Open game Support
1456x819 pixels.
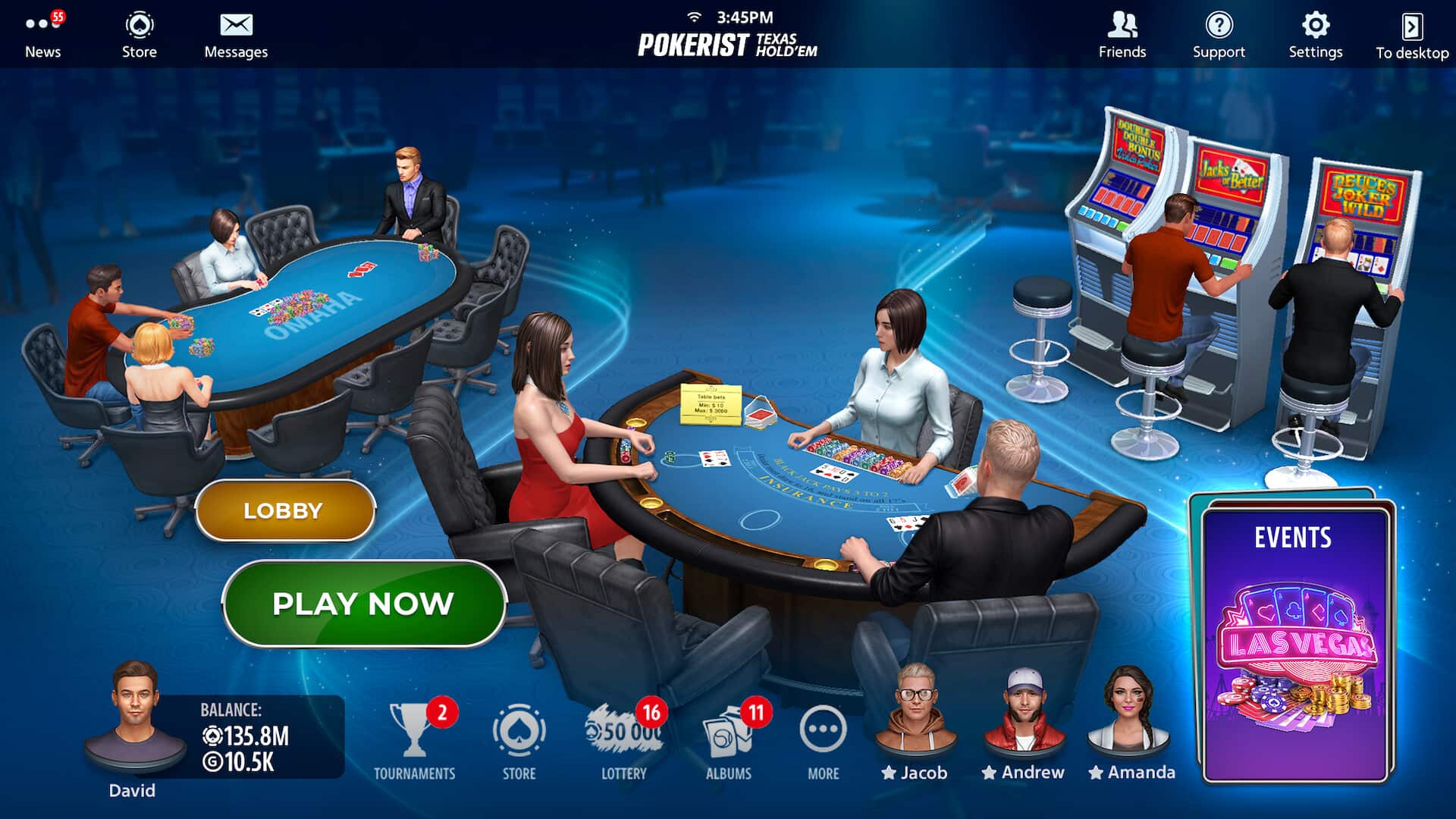(x=1218, y=33)
